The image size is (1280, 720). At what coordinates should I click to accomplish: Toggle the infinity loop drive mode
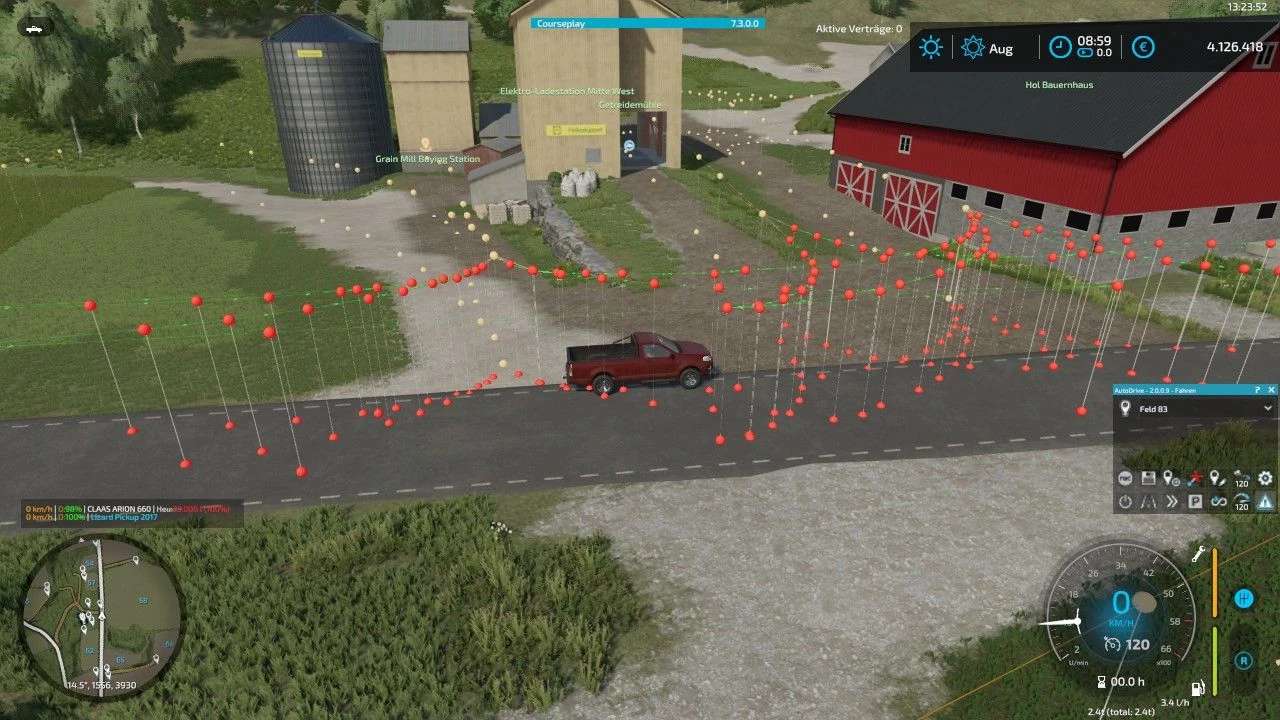[1218, 502]
